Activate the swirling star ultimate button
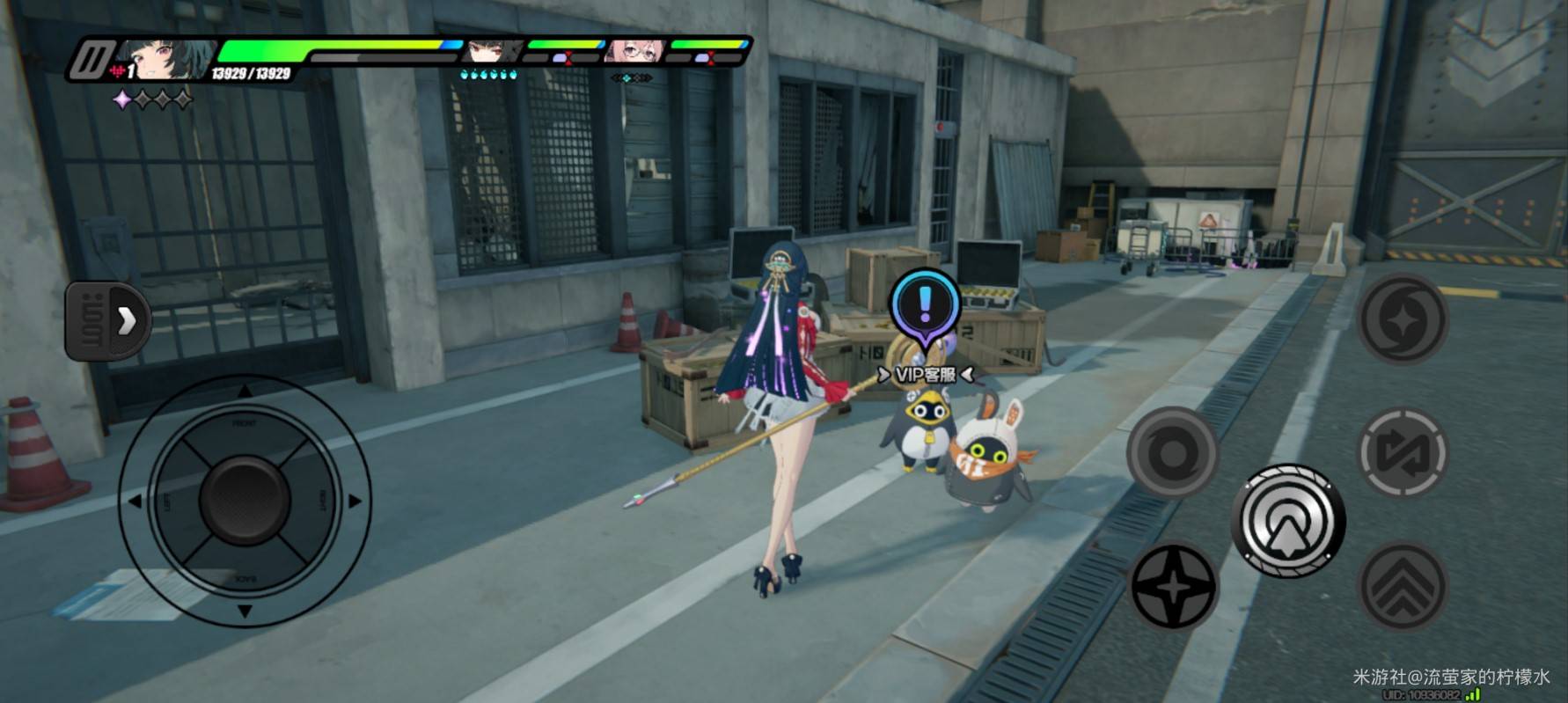This screenshot has width=1568, height=703. pyautogui.click(x=1402, y=319)
